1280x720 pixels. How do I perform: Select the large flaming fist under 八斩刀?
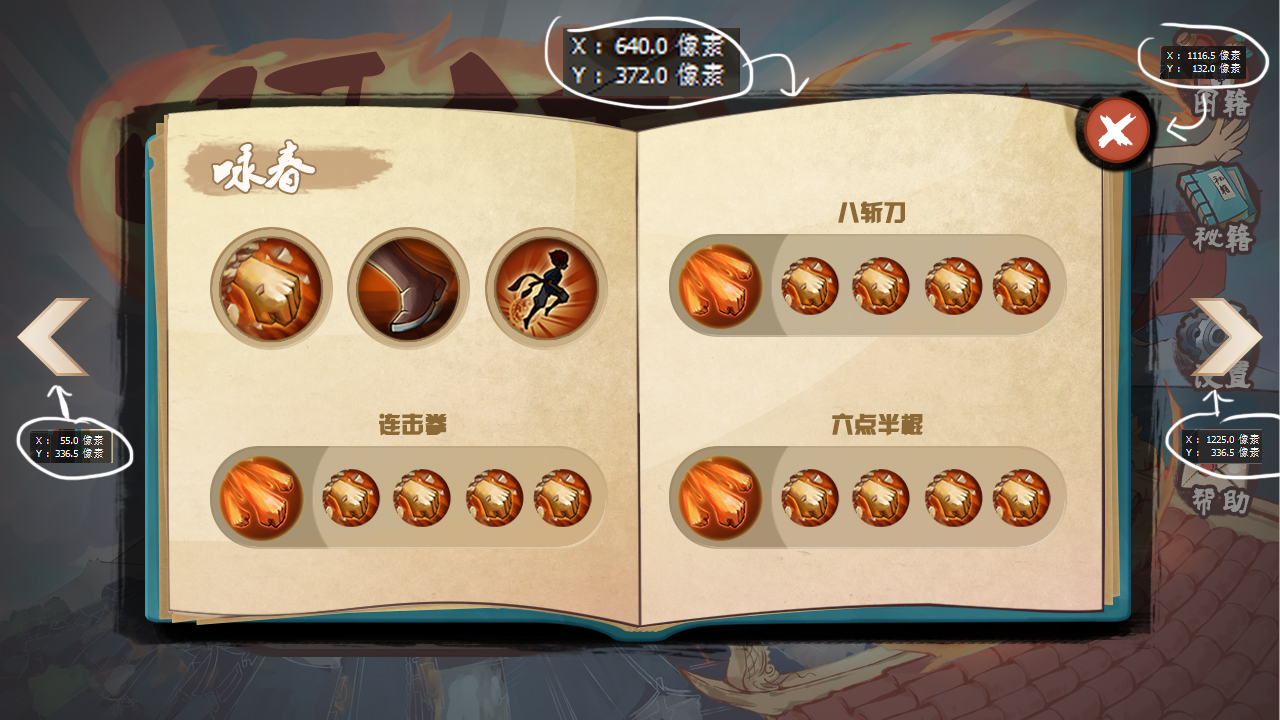click(x=720, y=286)
